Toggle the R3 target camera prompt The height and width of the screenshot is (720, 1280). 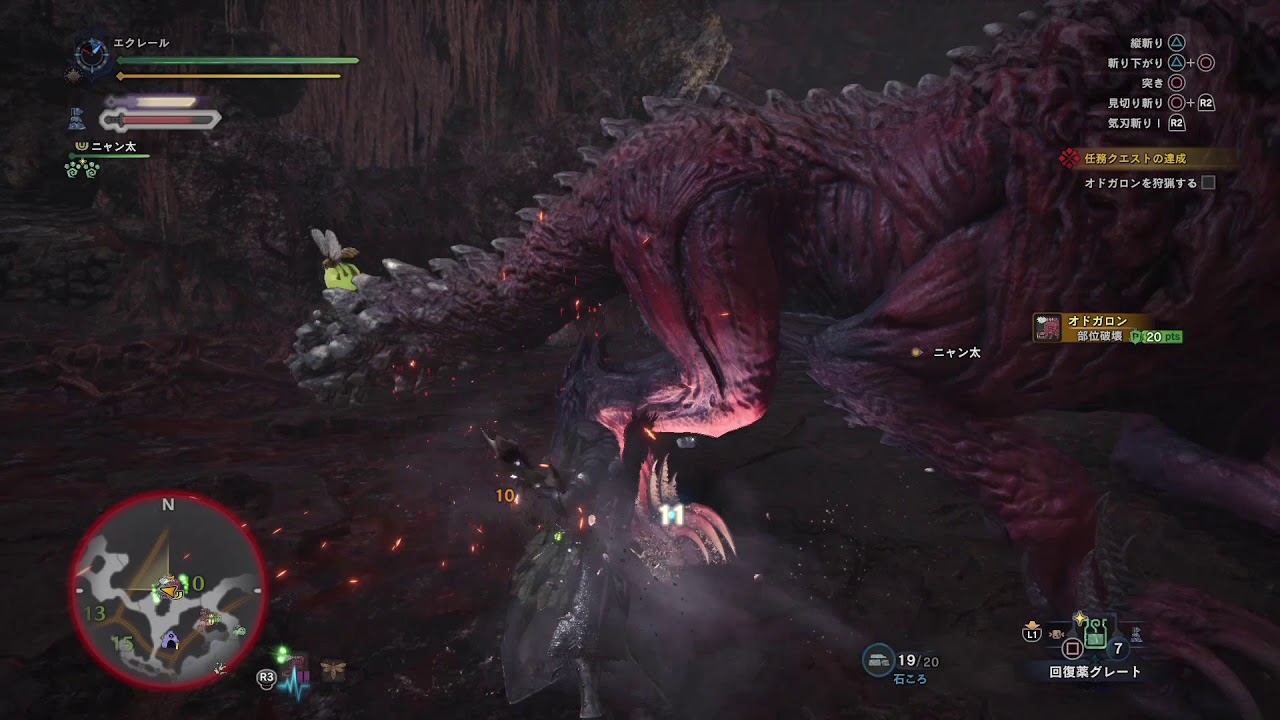[266, 678]
